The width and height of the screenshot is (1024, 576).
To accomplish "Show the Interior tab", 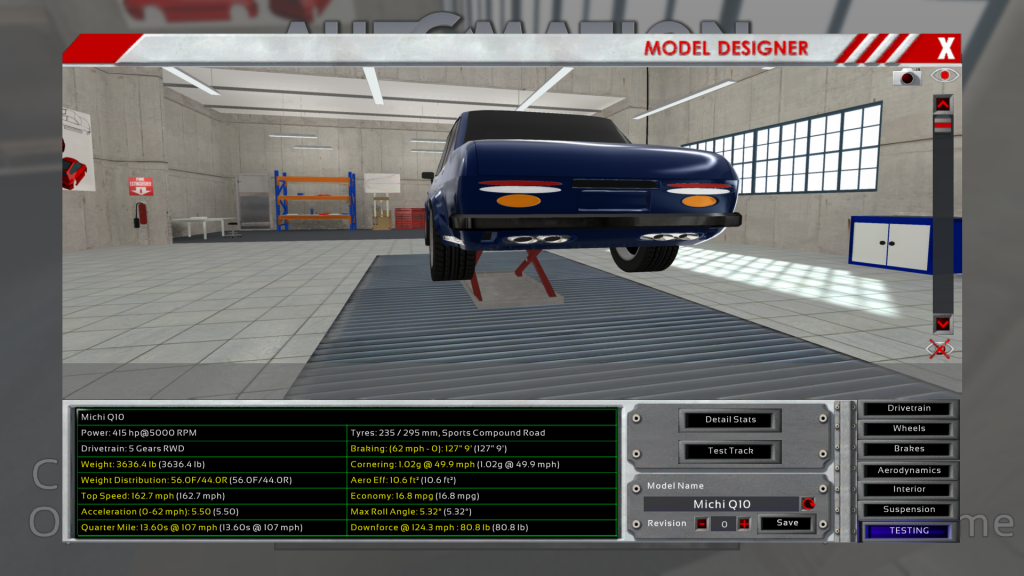I will 909,489.
